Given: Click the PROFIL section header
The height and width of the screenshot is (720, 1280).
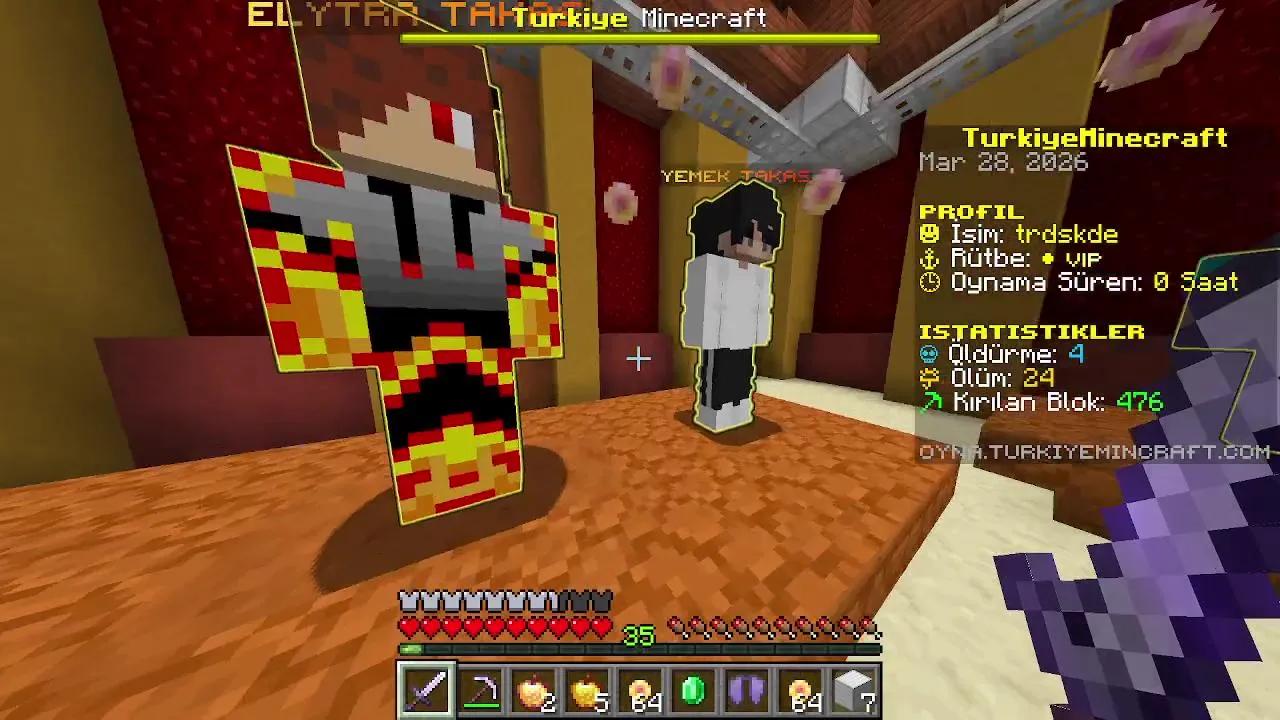Looking at the screenshot, I should pos(969,211).
